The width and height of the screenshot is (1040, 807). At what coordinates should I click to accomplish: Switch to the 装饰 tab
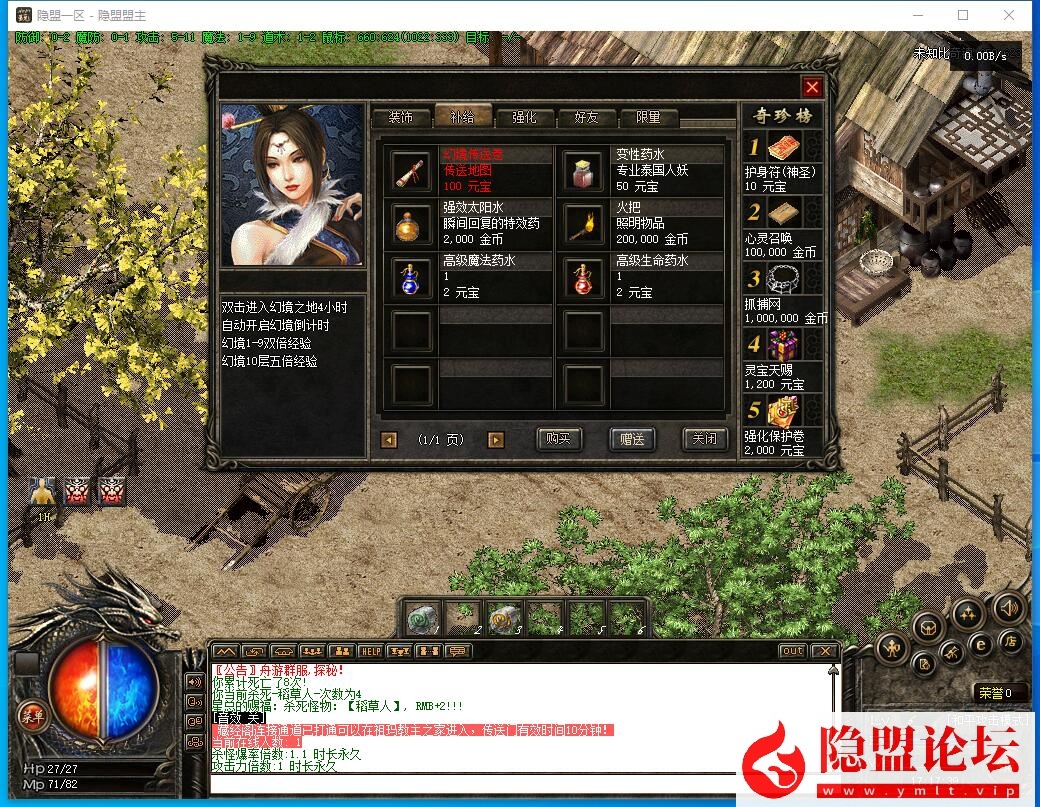pos(400,117)
